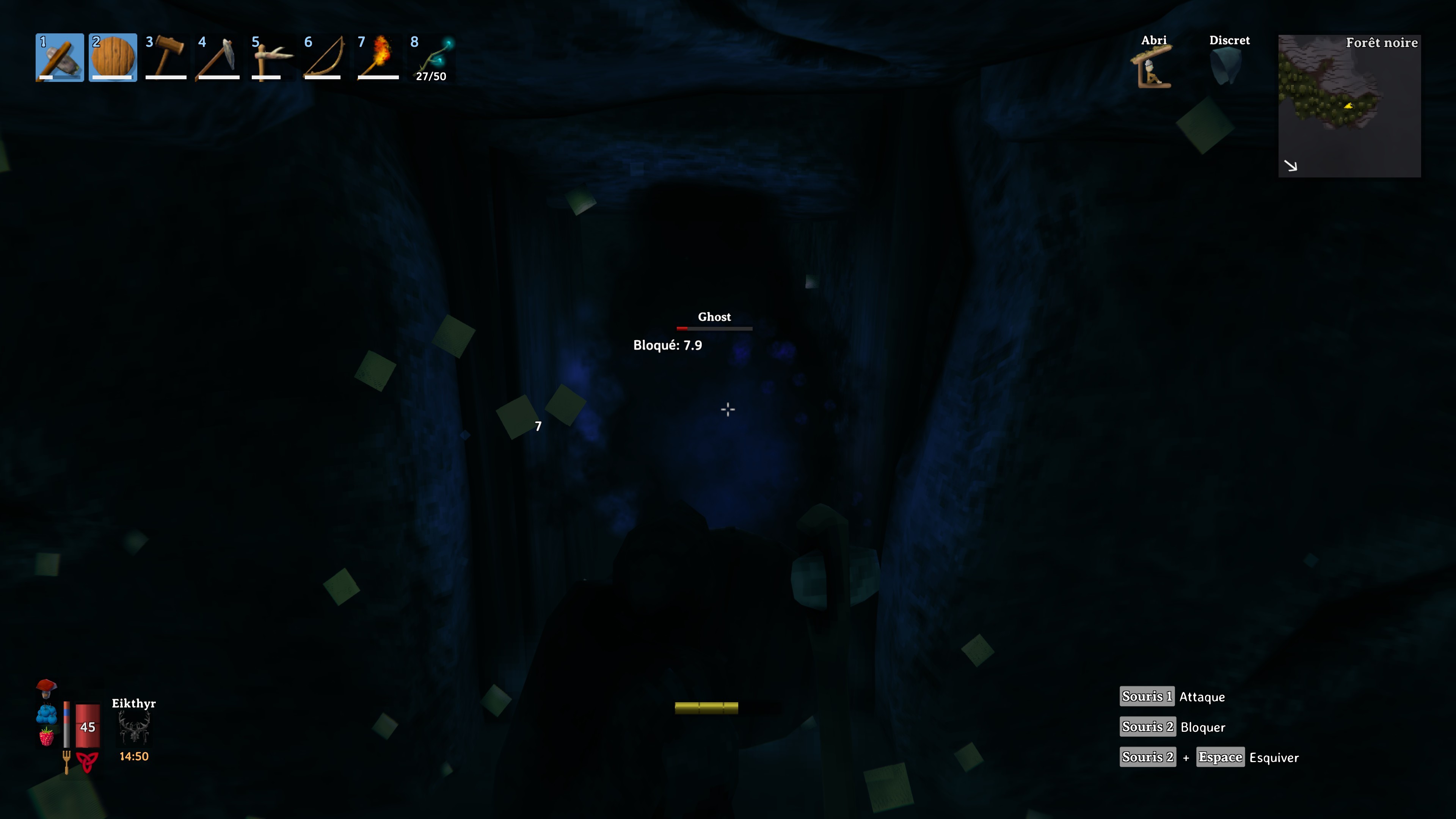Click the Souris 1 Attaque key hint
This screenshot has height=819, width=1456.
(x=1147, y=697)
